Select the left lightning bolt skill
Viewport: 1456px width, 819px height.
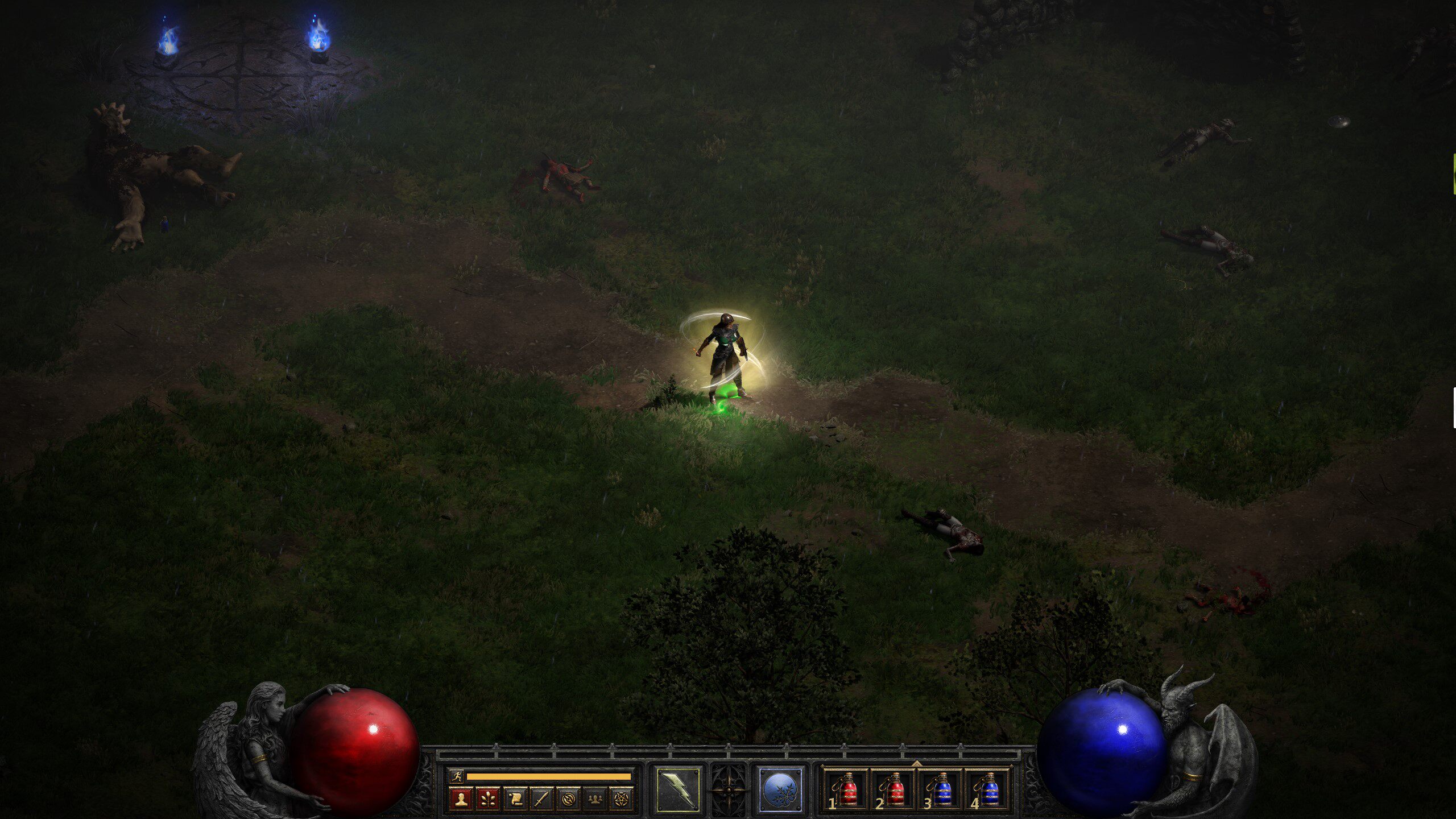[x=678, y=789]
